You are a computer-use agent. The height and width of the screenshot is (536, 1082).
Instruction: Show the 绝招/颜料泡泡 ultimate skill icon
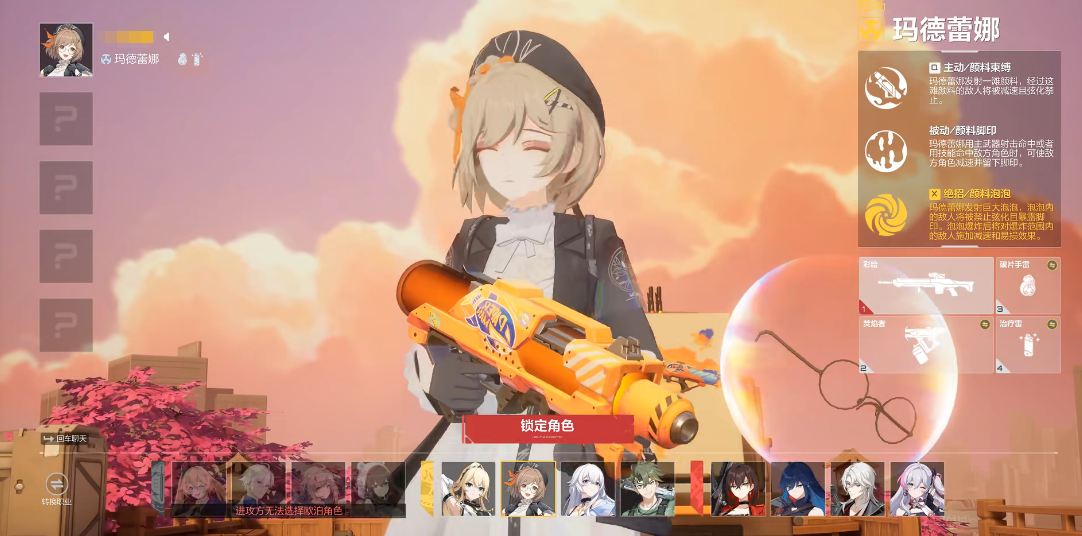click(887, 213)
